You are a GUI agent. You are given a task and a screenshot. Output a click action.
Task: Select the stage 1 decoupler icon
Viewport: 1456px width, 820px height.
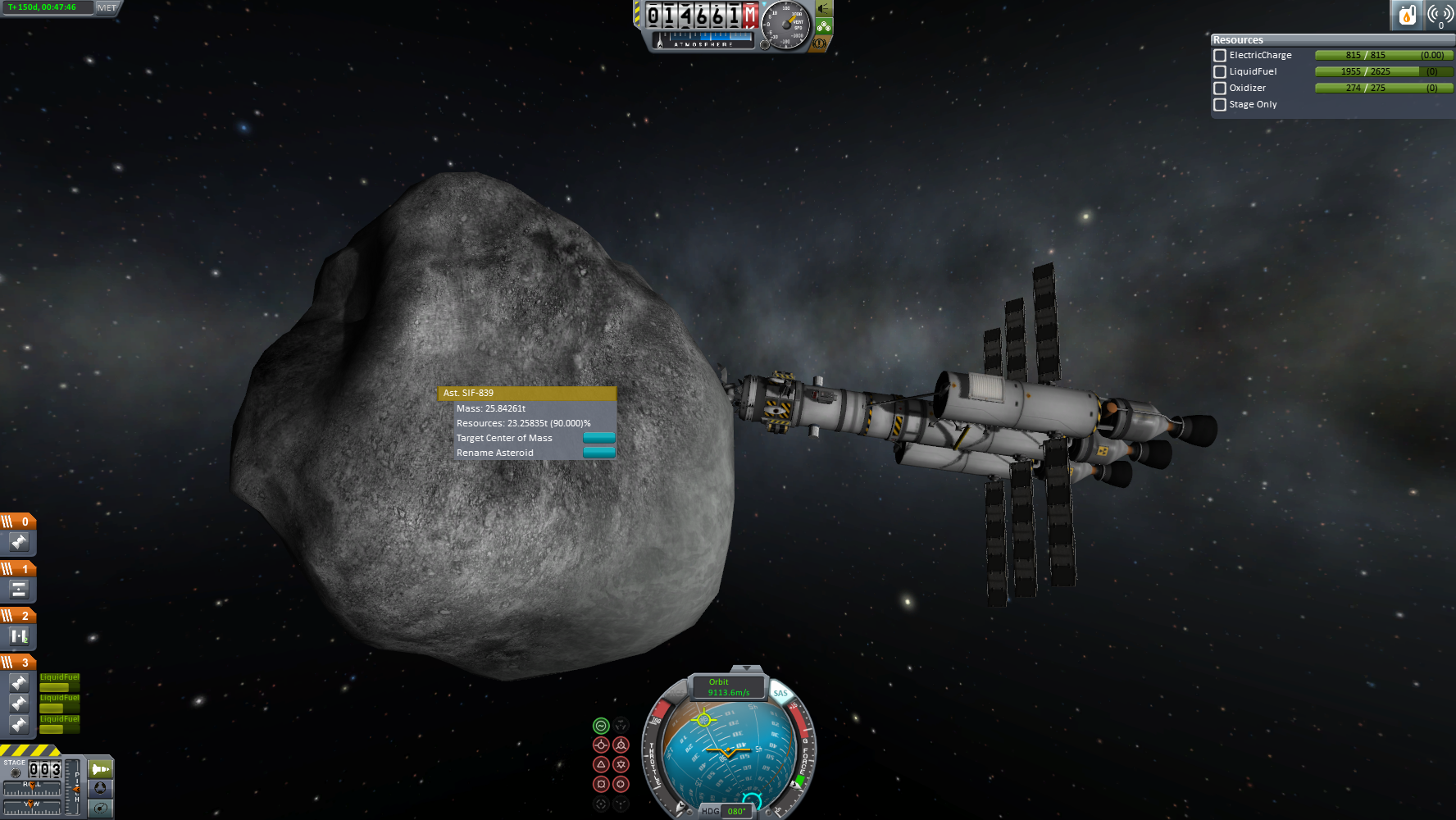pyautogui.click(x=19, y=590)
